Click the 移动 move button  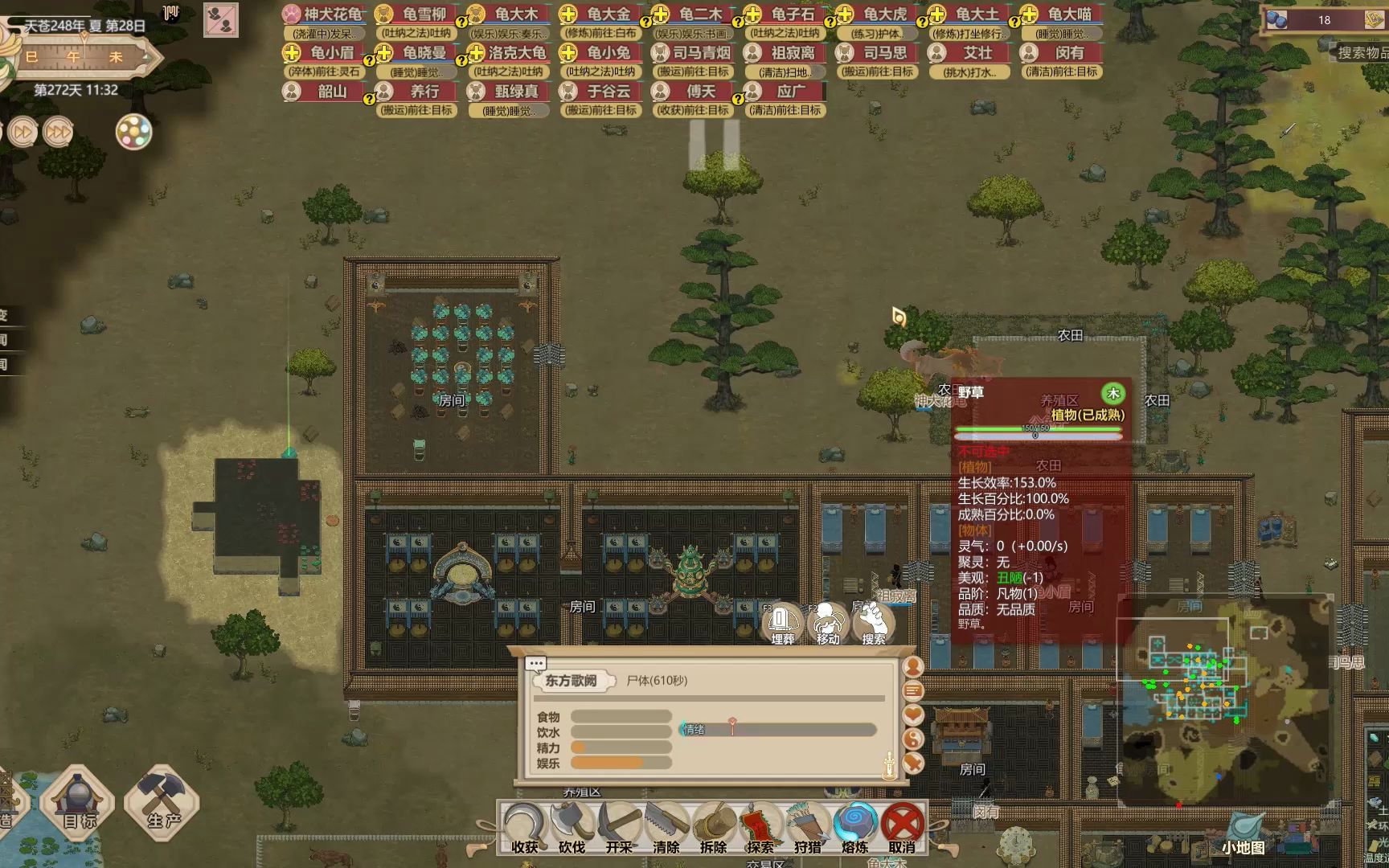(828, 624)
